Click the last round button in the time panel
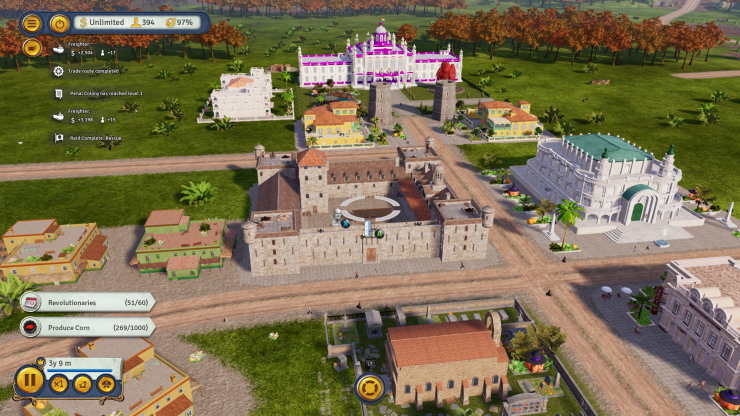The width and height of the screenshot is (740, 416). pyautogui.click(x=106, y=382)
